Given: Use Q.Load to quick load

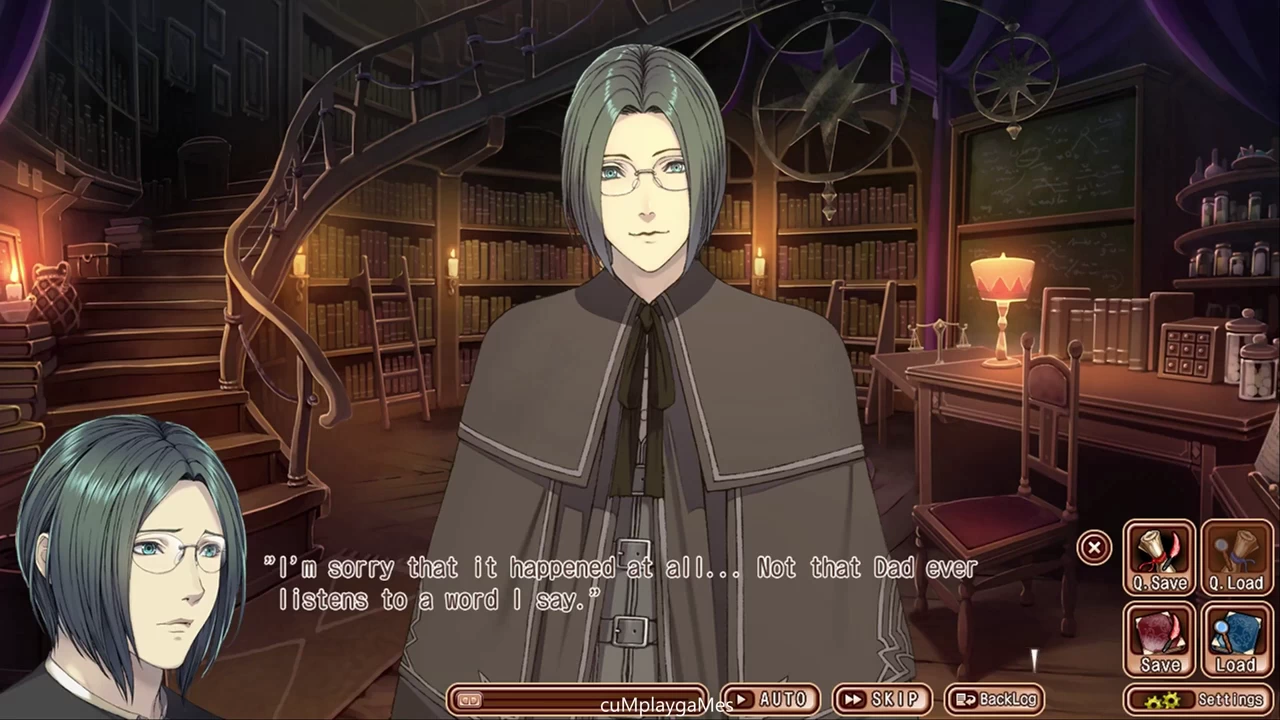Looking at the screenshot, I should (x=1236, y=557).
